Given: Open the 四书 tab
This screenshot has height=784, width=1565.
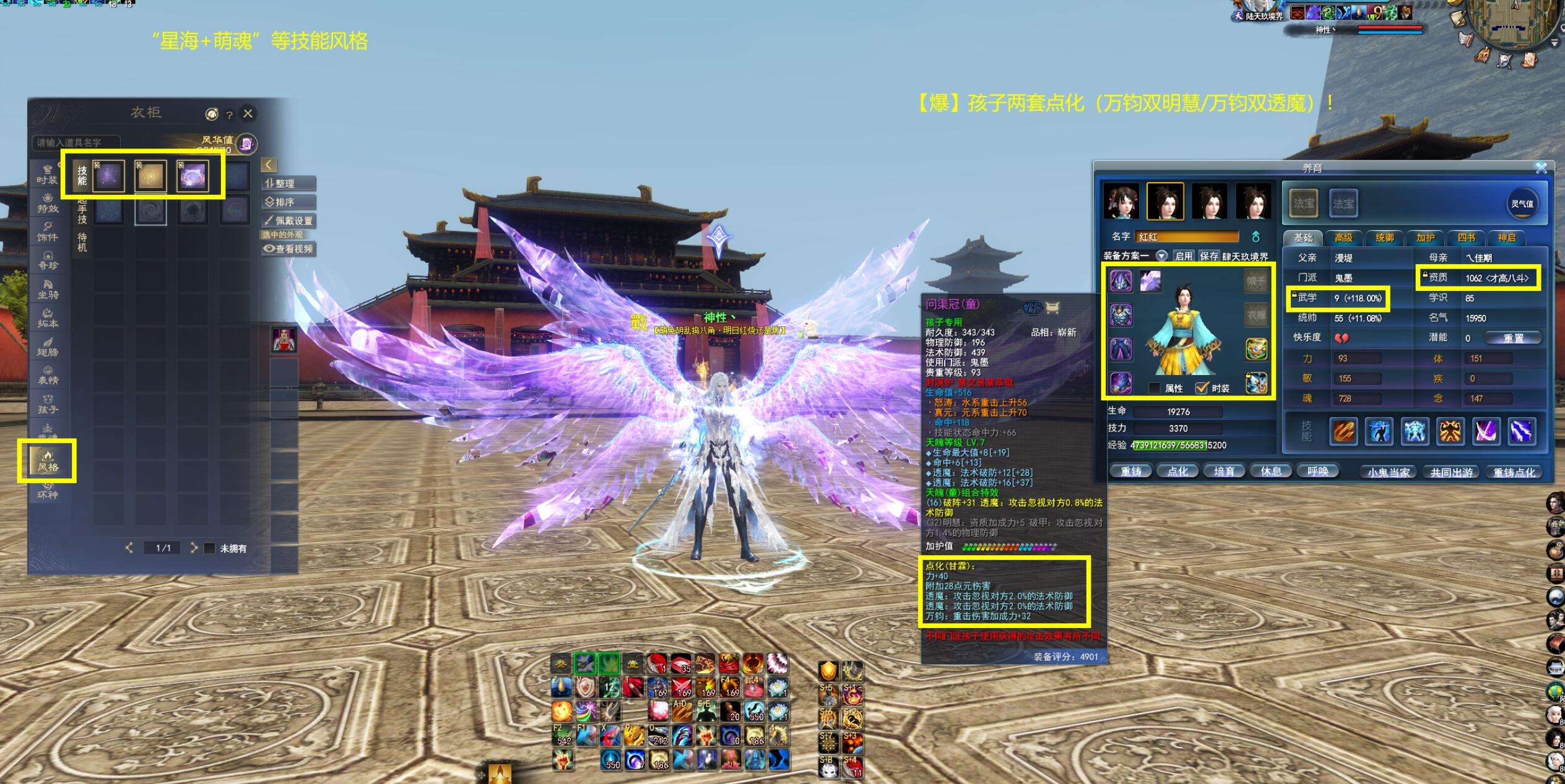Looking at the screenshot, I should pyautogui.click(x=1466, y=238).
